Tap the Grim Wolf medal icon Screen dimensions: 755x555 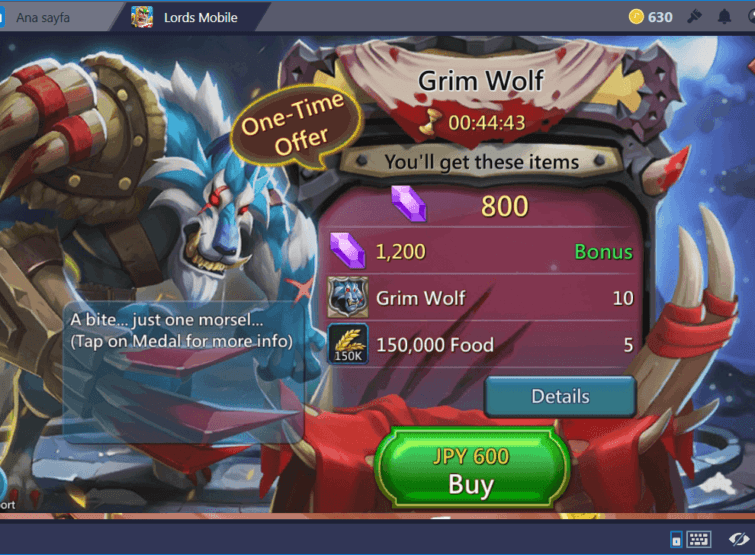tap(348, 298)
